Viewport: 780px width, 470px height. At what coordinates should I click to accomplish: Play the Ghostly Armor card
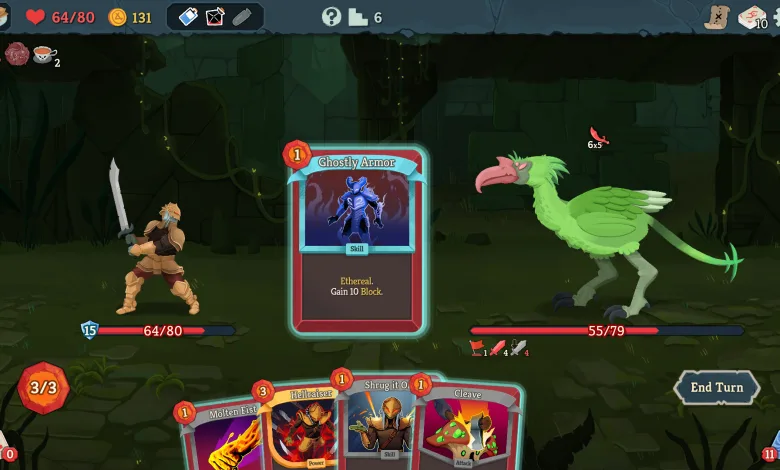(358, 240)
